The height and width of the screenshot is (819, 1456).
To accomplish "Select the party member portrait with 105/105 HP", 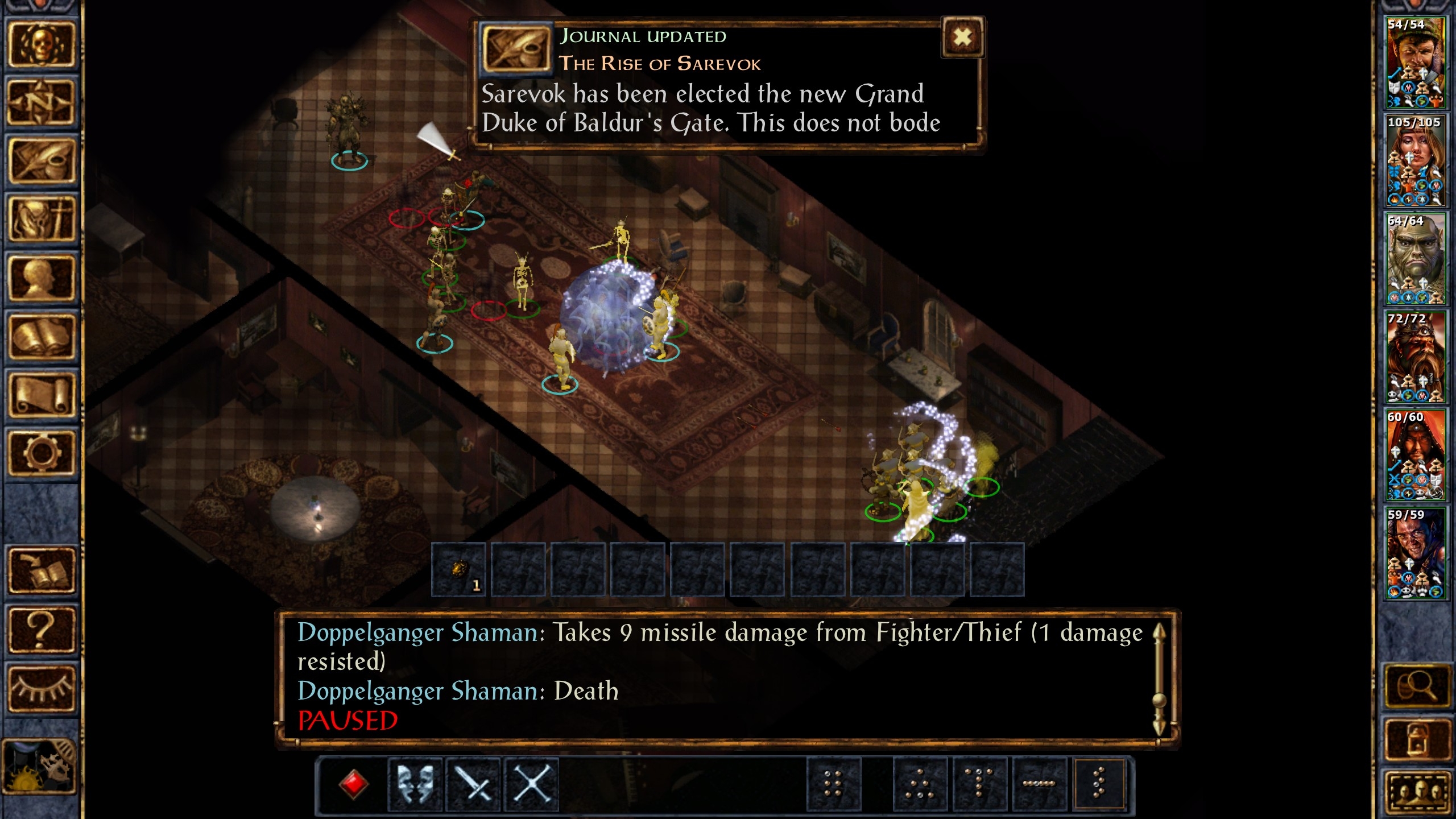I will (x=1414, y=160).
